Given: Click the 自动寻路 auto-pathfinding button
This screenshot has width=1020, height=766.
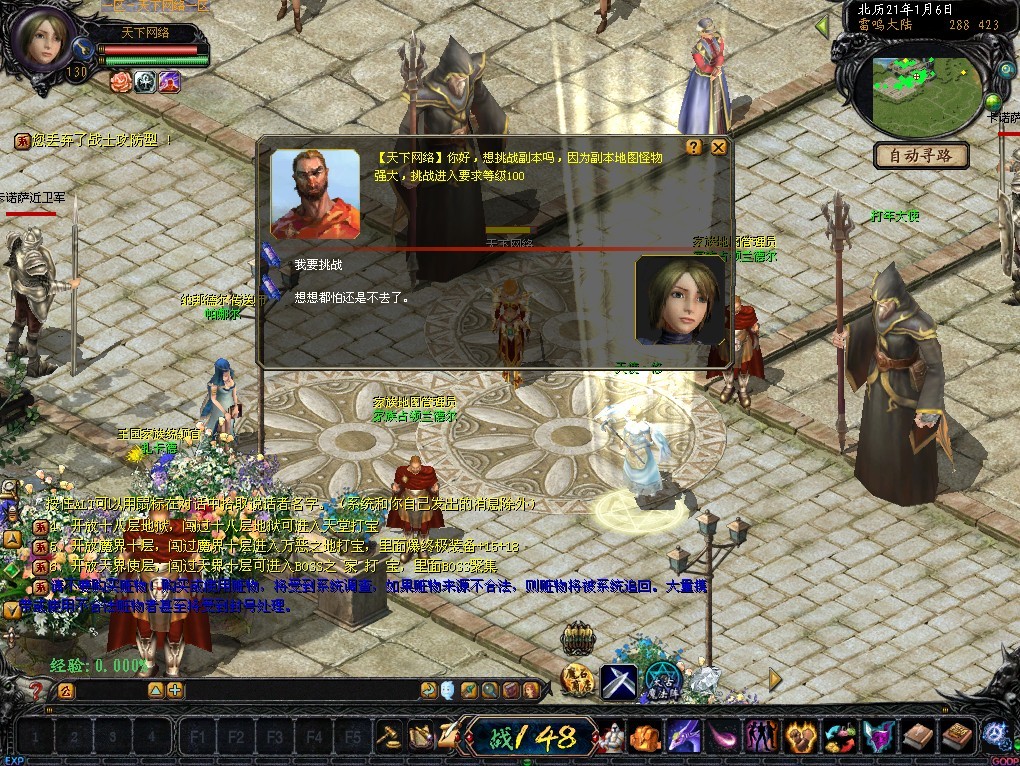Looking at the screenshot, I should pyautogui.click(x=921, y=155).
